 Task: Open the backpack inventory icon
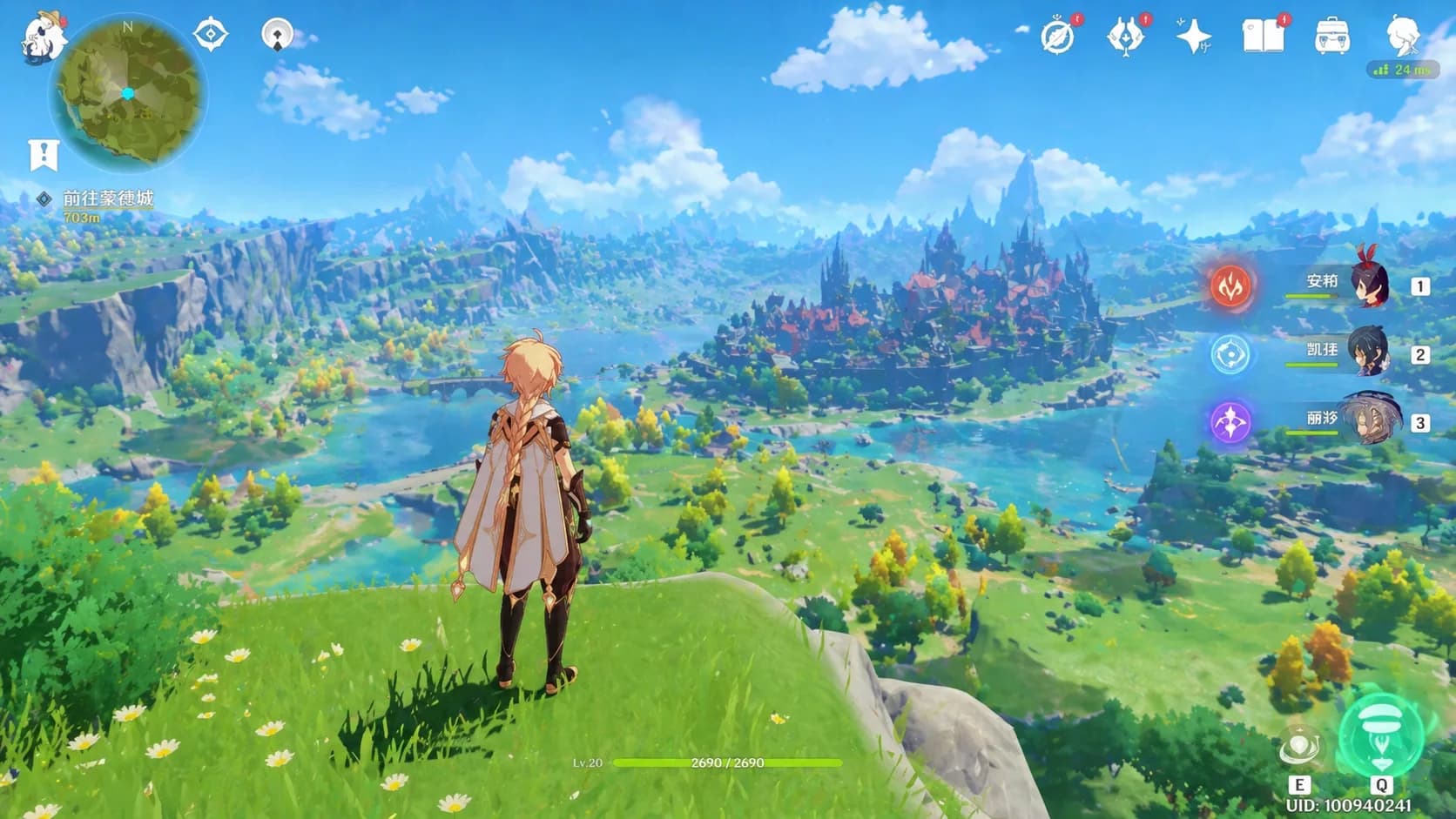click(x=1331, y=37)
